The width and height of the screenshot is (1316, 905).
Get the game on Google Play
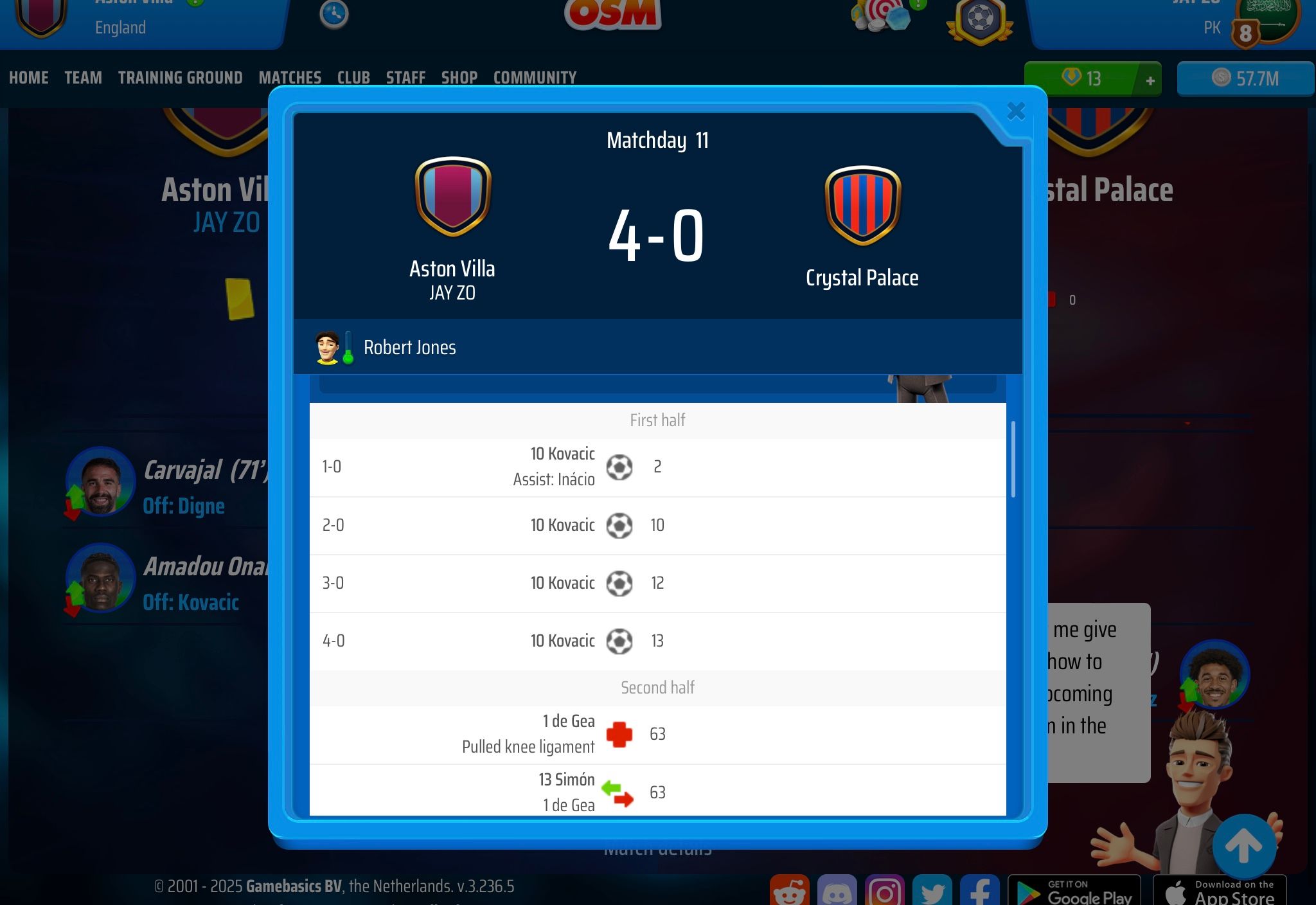pyautogui.click(x=1074, y=892)
